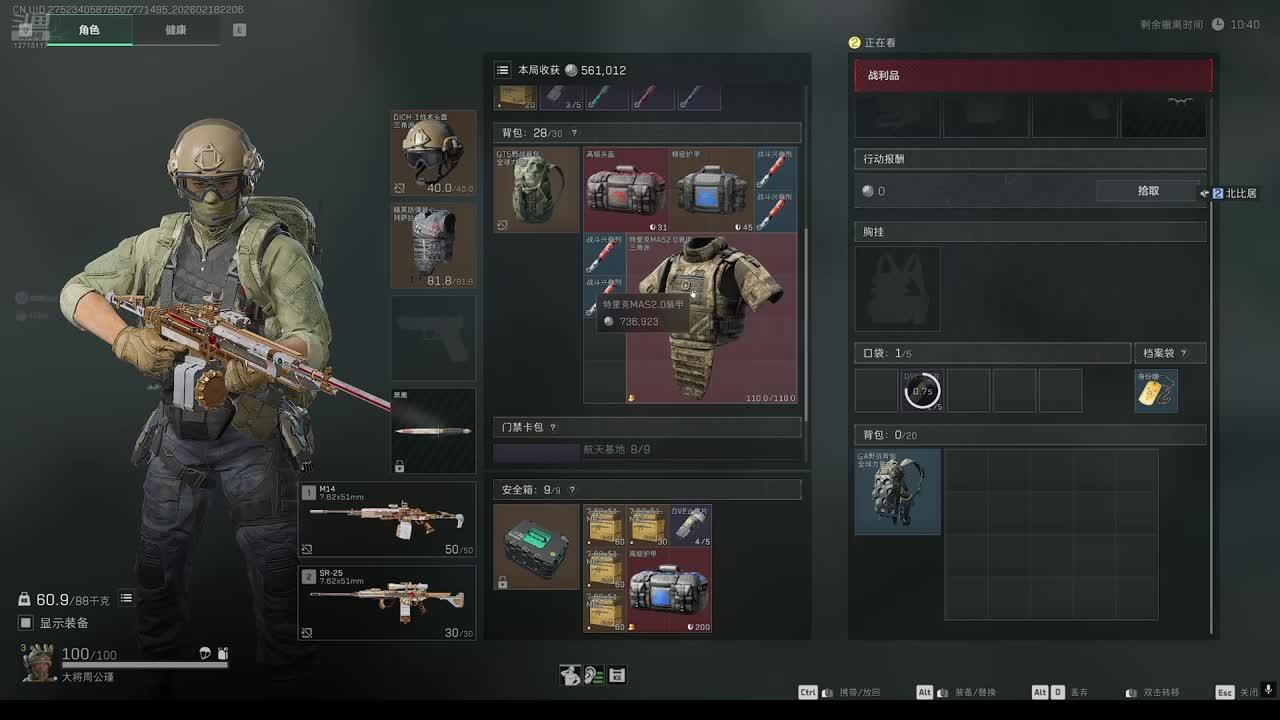The image size is (1280, 720).
Task: Select the melee knife slot
Action: [433, 430]
